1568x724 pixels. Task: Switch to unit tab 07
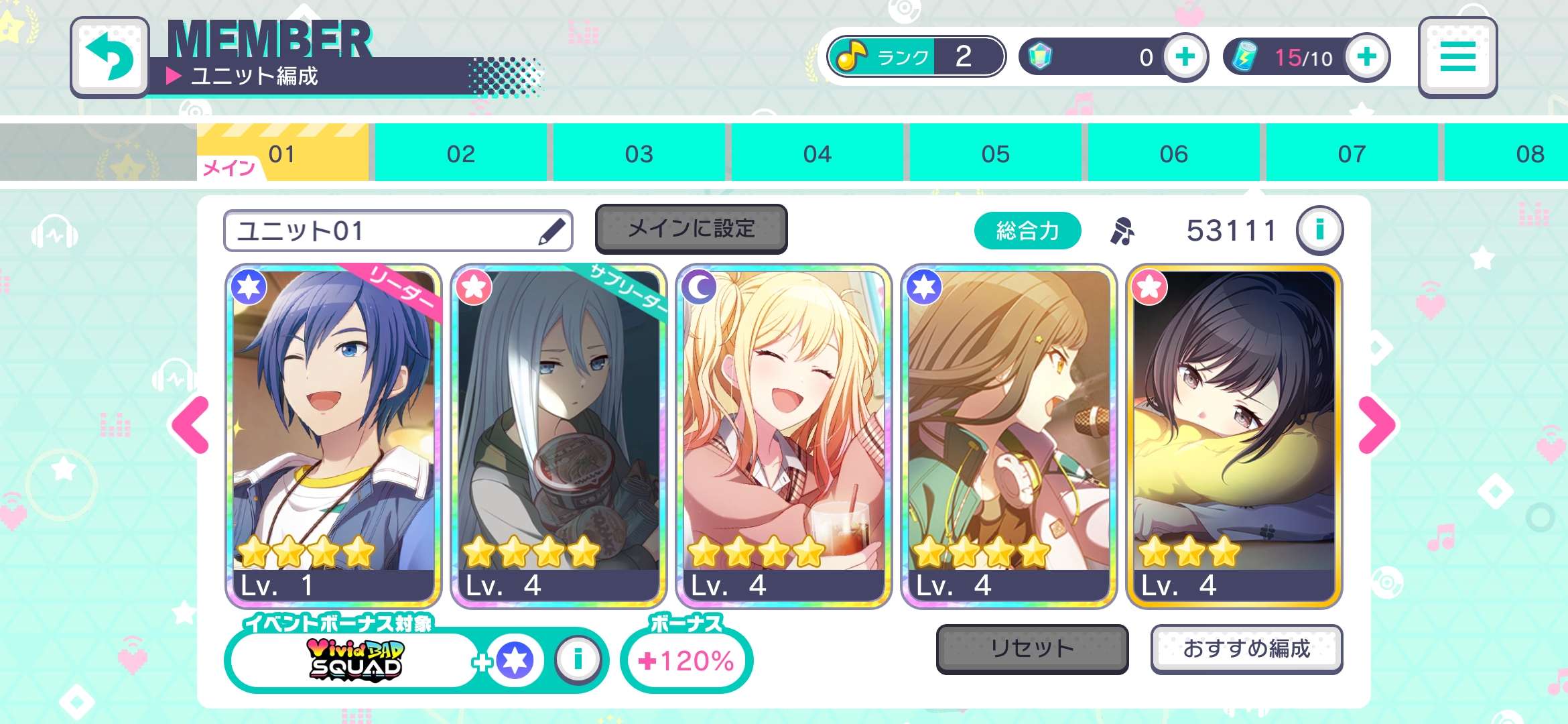1352,154
